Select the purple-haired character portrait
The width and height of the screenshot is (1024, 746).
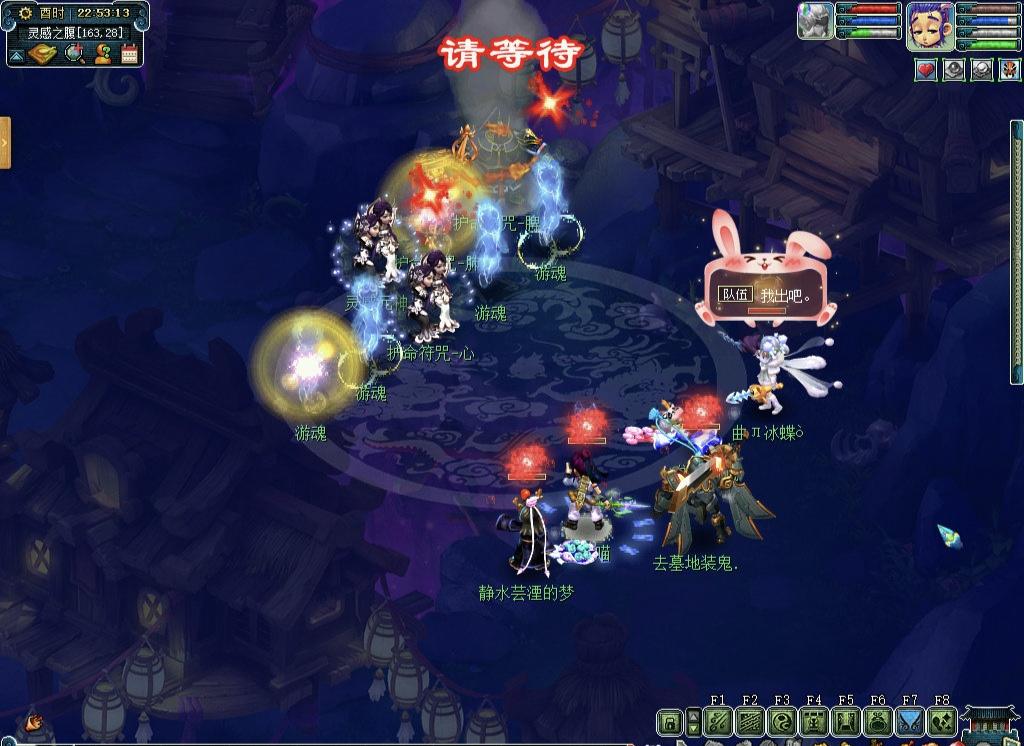coord(927,25)
